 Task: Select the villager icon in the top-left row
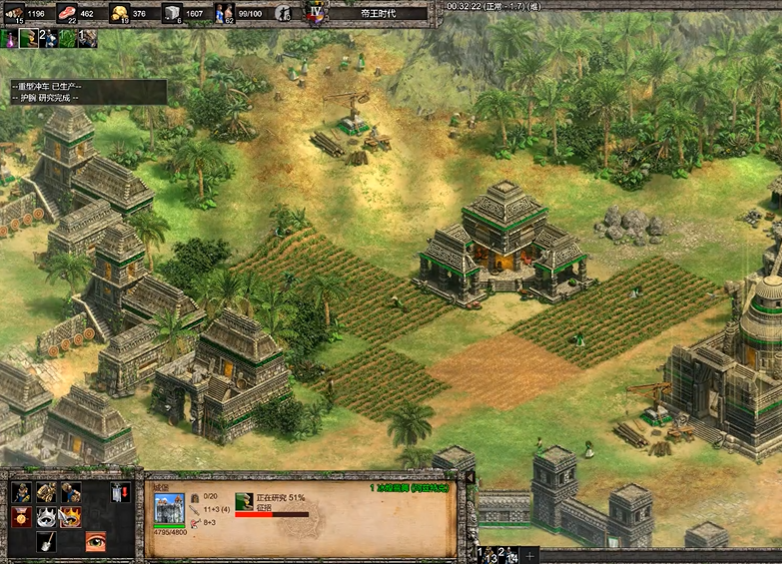coord(28,38)
